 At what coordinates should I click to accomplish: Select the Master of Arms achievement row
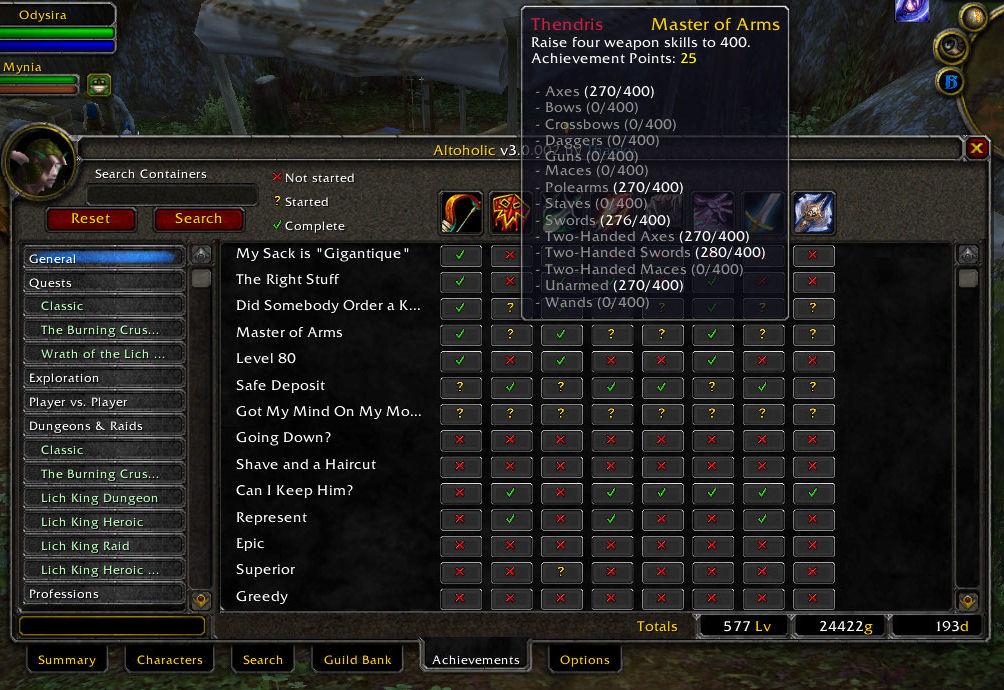pyautogui.click(x=289, y=332)
